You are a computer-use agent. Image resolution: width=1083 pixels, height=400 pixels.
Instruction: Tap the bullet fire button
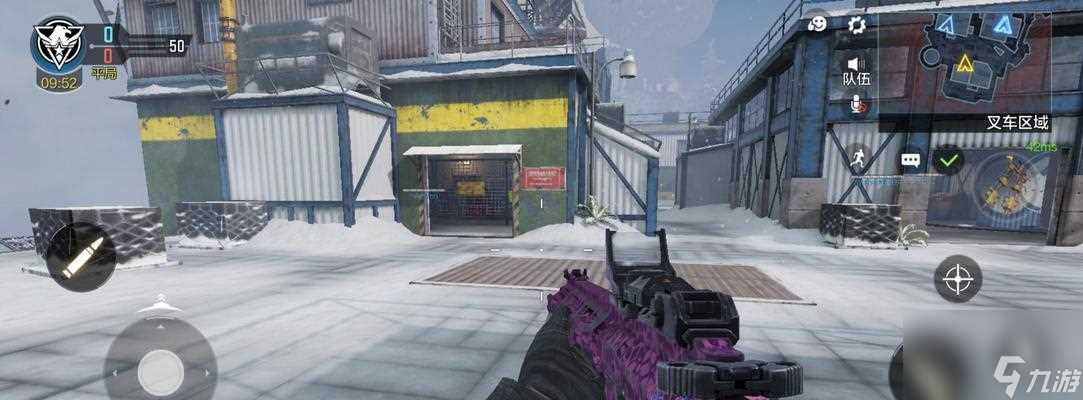pyautogui.click(x=80, y=257)
